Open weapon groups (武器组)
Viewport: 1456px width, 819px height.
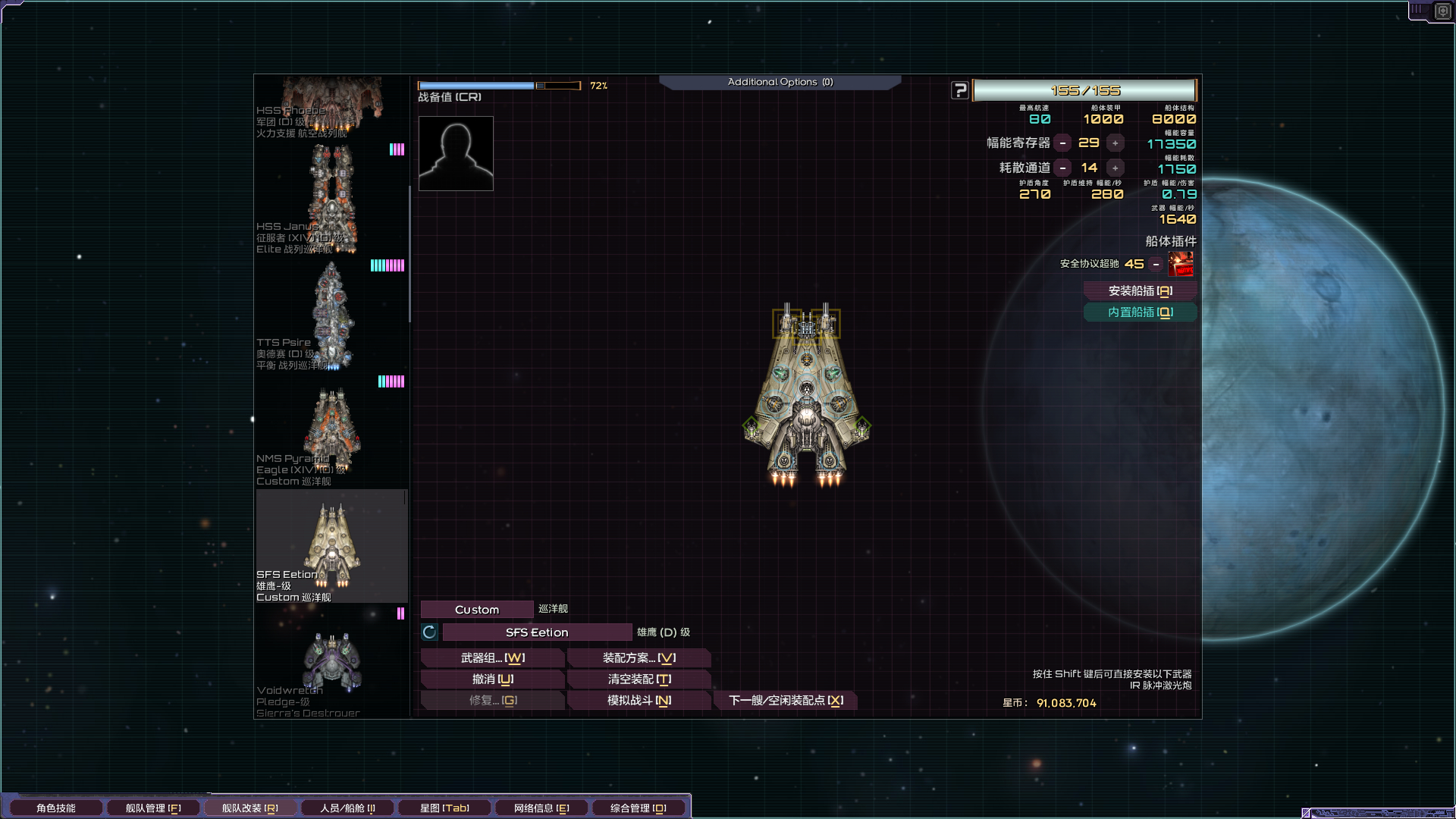pos(492,658)
